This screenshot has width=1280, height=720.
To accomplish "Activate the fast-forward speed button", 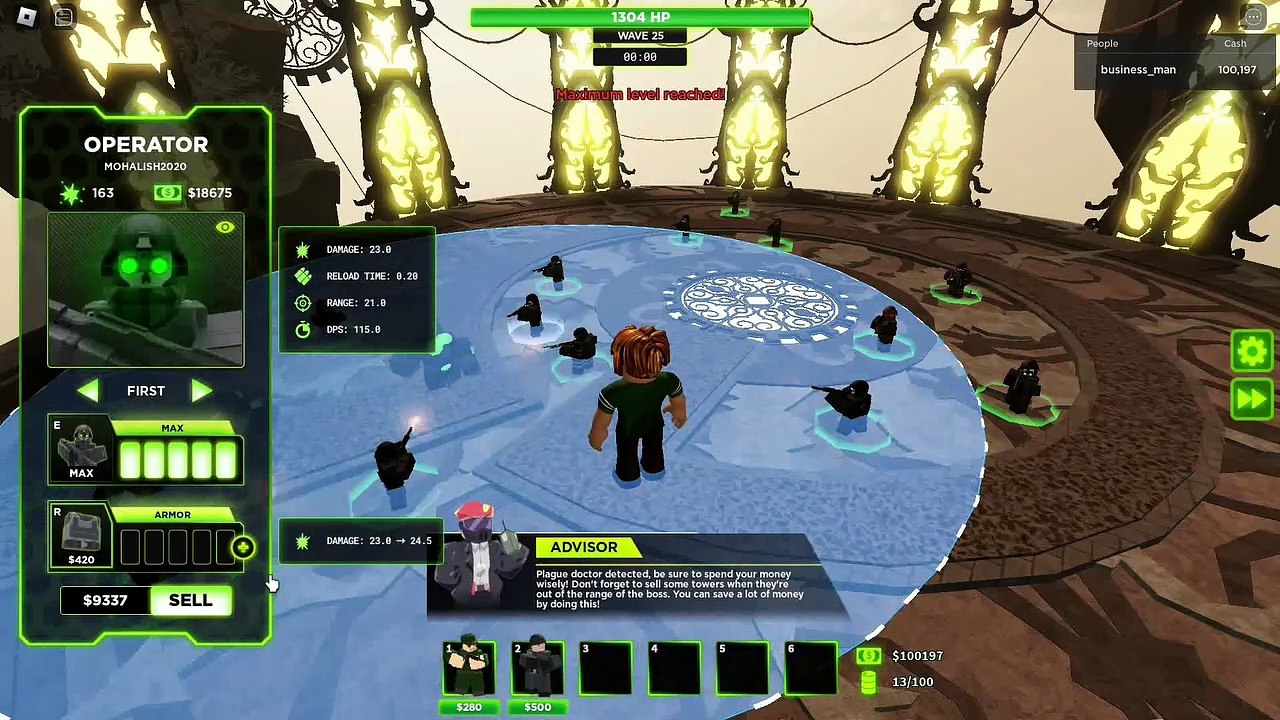I will [x=1252, y=399].
